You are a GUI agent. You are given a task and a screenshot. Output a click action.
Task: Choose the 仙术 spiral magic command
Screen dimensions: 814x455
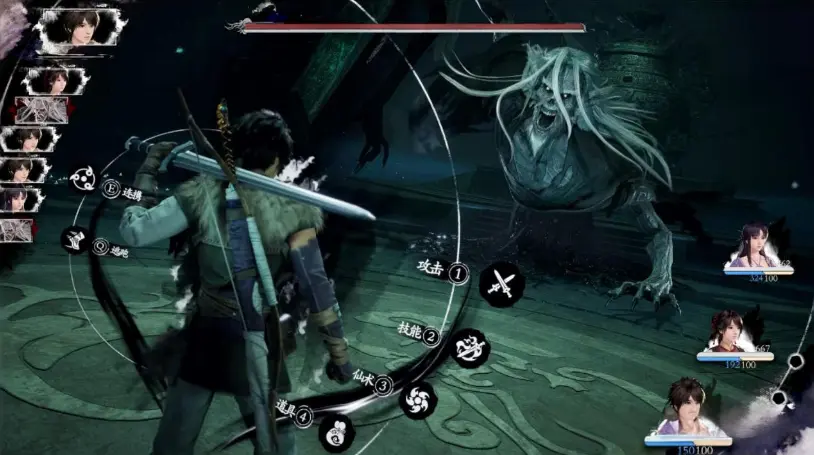[x=417, y=399]
